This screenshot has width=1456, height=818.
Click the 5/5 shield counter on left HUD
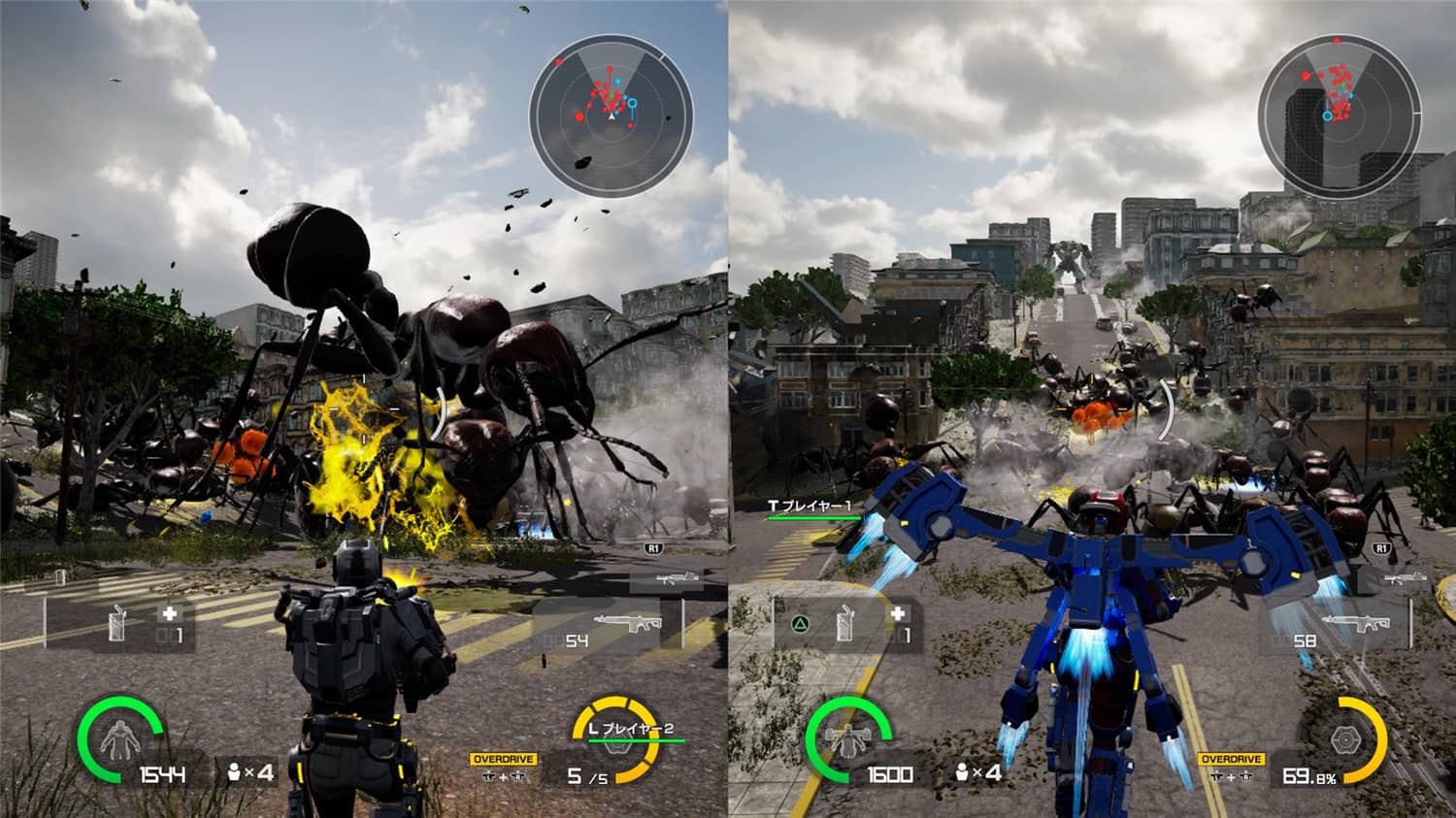click(586, 773)
